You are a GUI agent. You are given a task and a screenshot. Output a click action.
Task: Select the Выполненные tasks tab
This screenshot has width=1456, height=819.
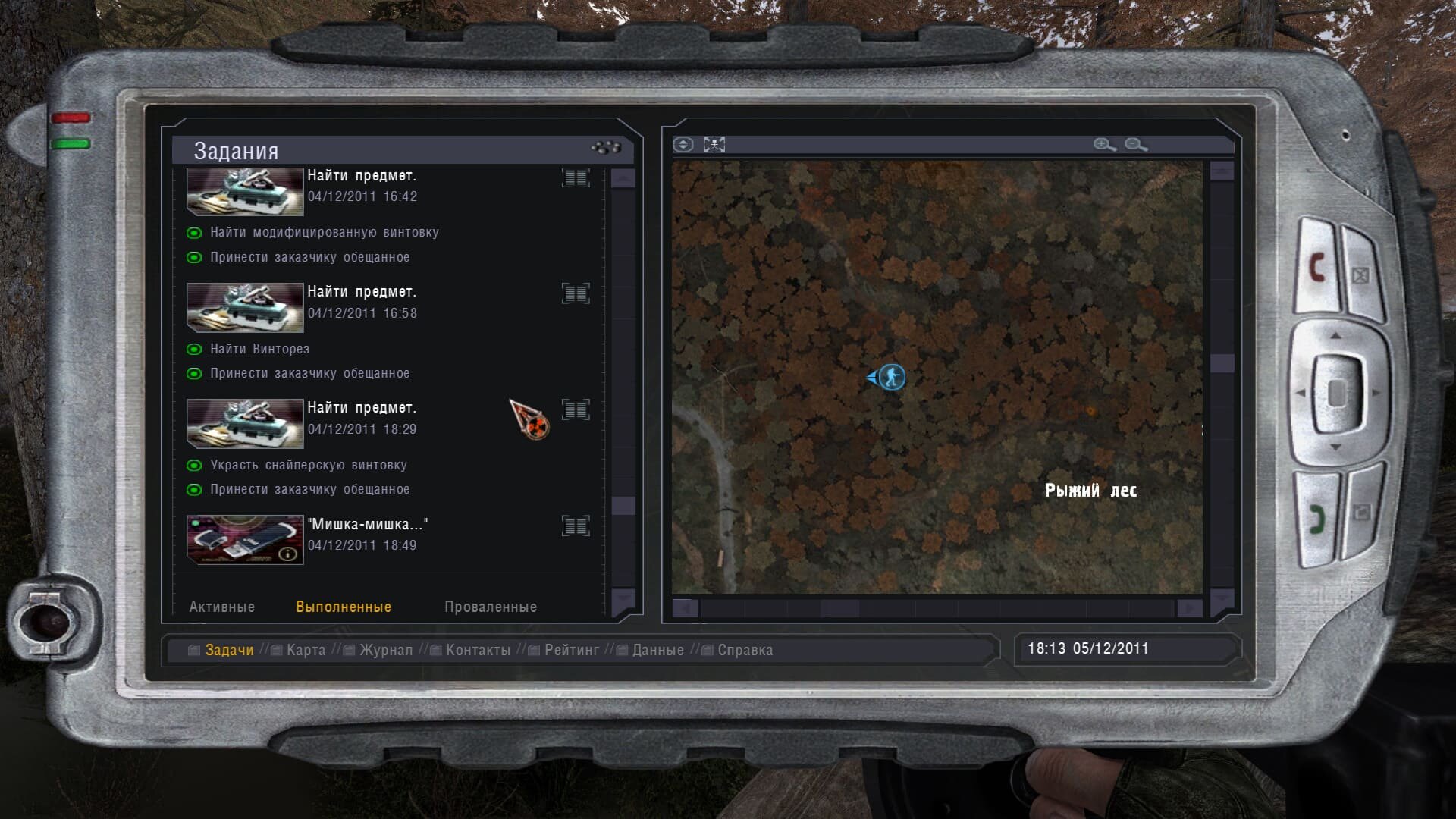tap(344, 607)
